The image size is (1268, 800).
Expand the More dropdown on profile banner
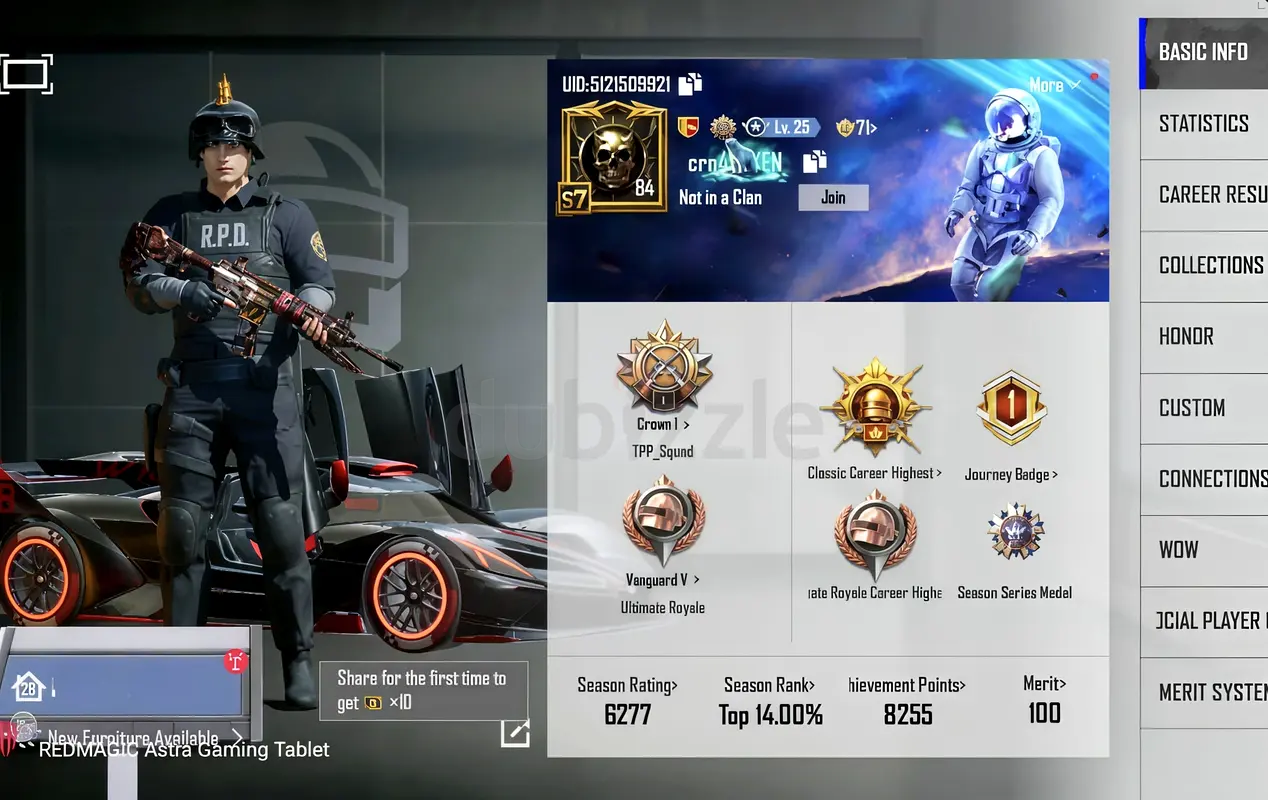[1053, 86]
